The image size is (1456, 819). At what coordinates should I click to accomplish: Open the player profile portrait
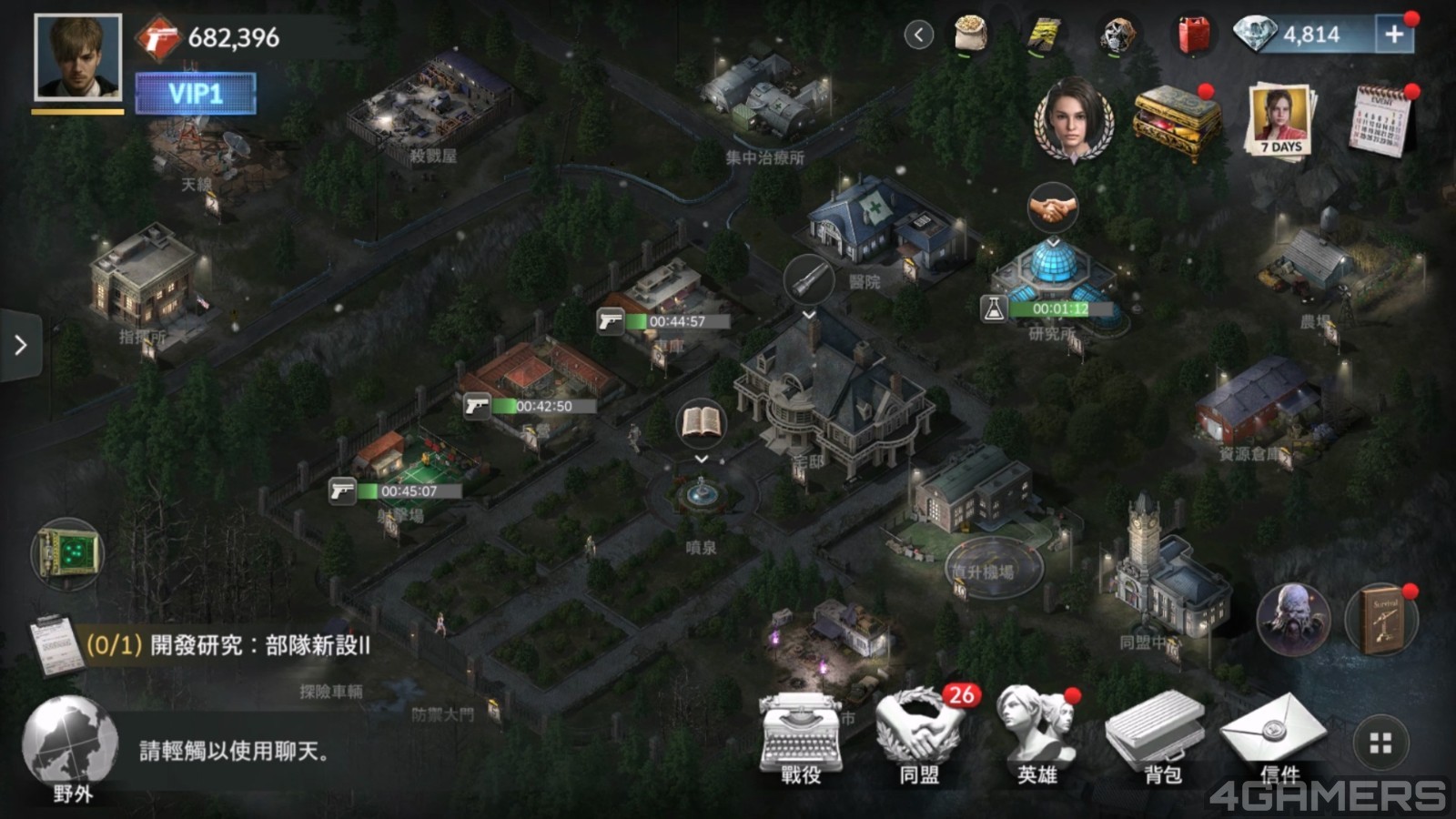click(x=77, y=57)
